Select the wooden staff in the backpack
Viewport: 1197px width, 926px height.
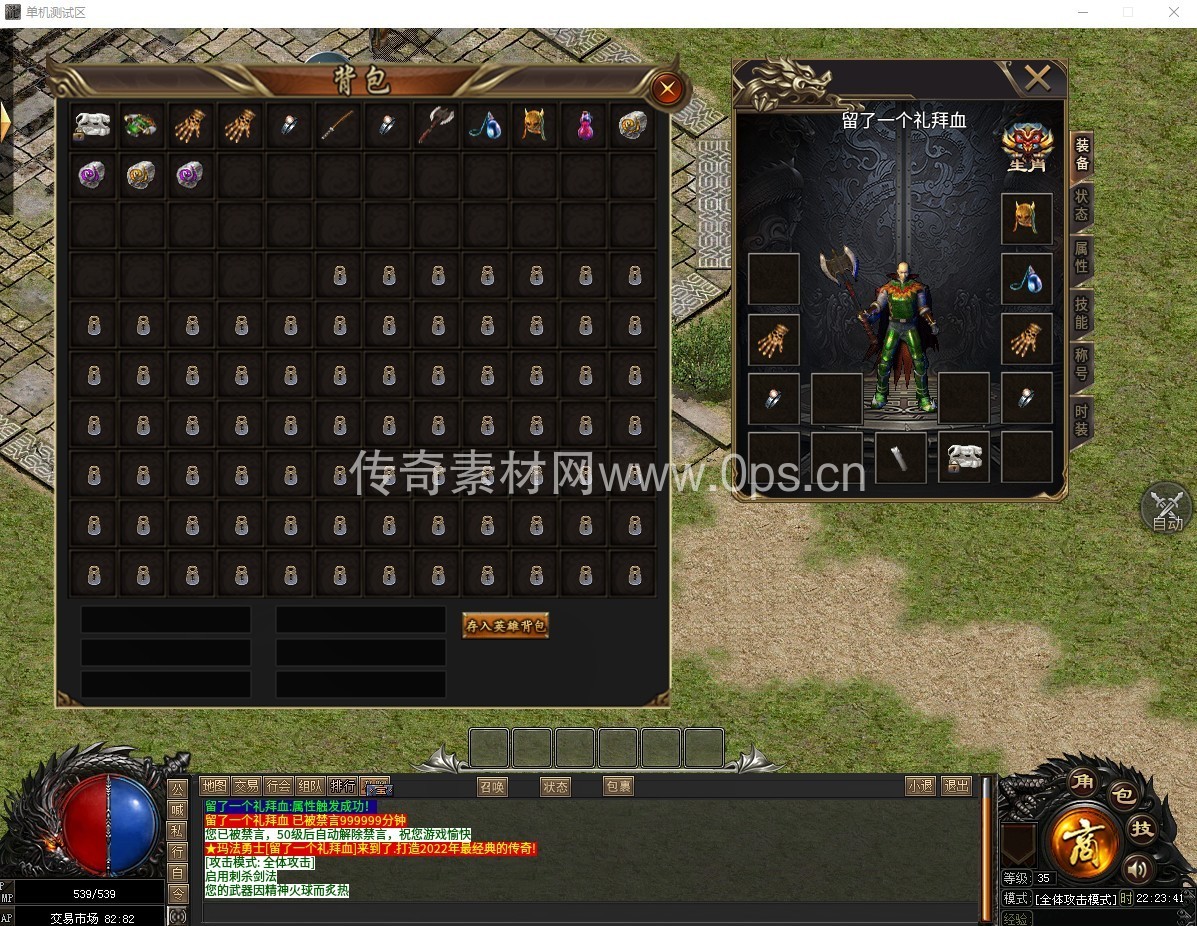pyautogui.click(x=339, y=125)
